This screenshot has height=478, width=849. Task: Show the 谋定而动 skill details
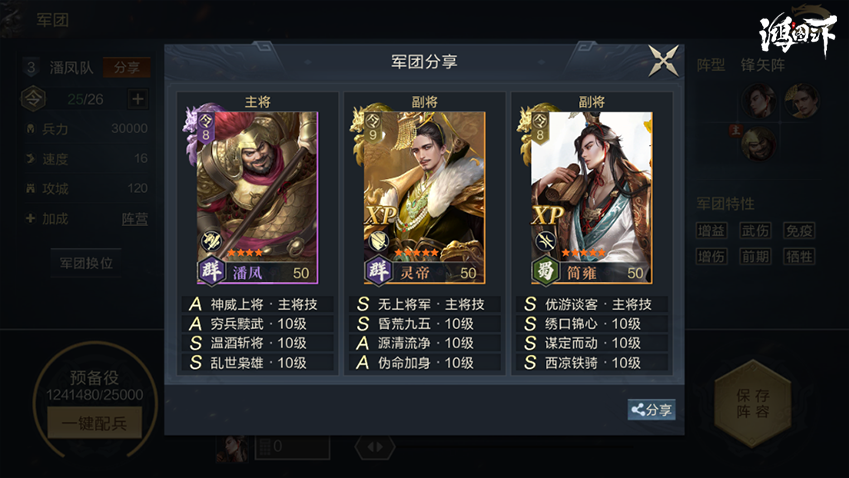coord(591,343)
